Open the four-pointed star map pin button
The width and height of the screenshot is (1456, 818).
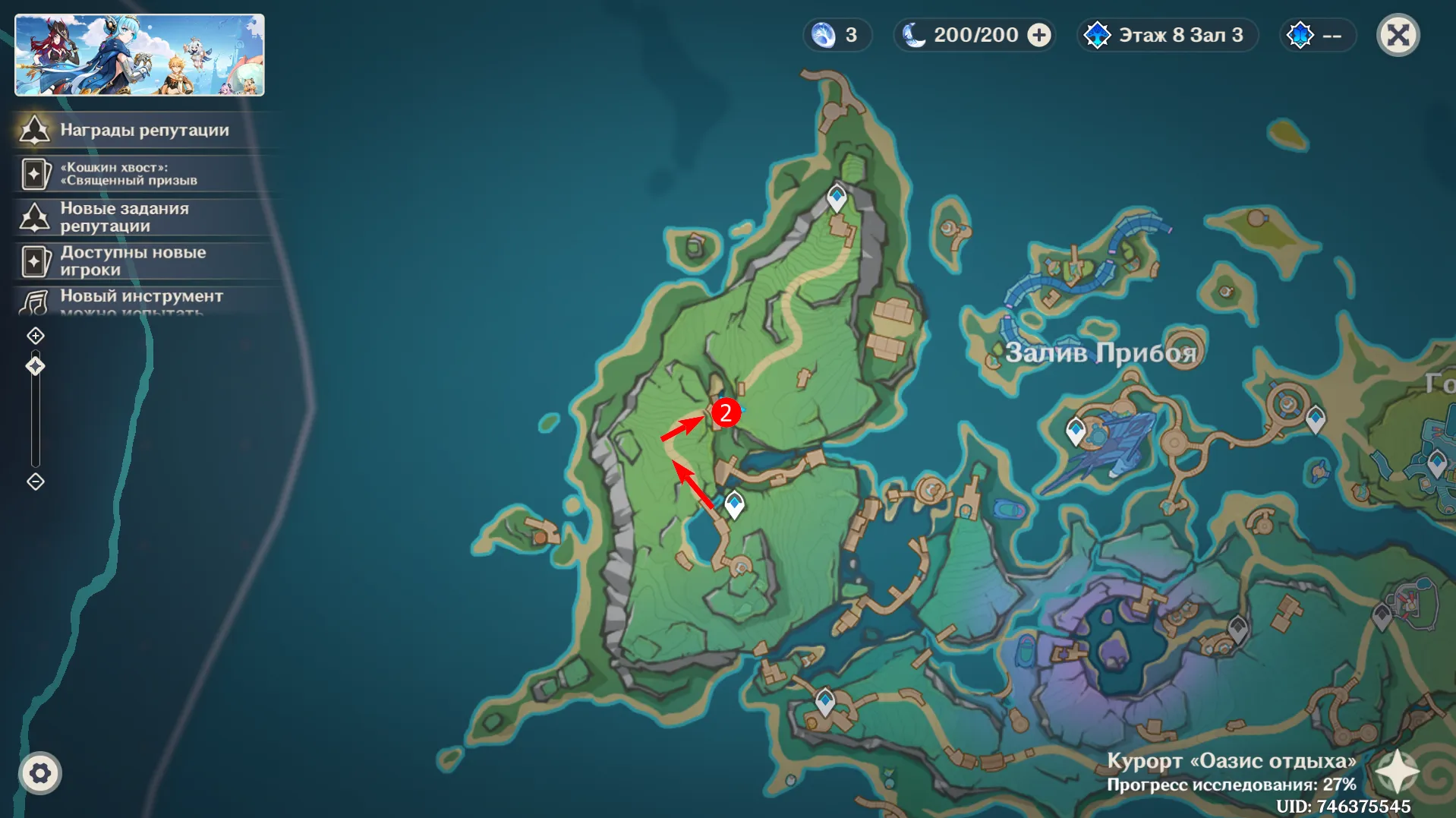pos(1396,772)
